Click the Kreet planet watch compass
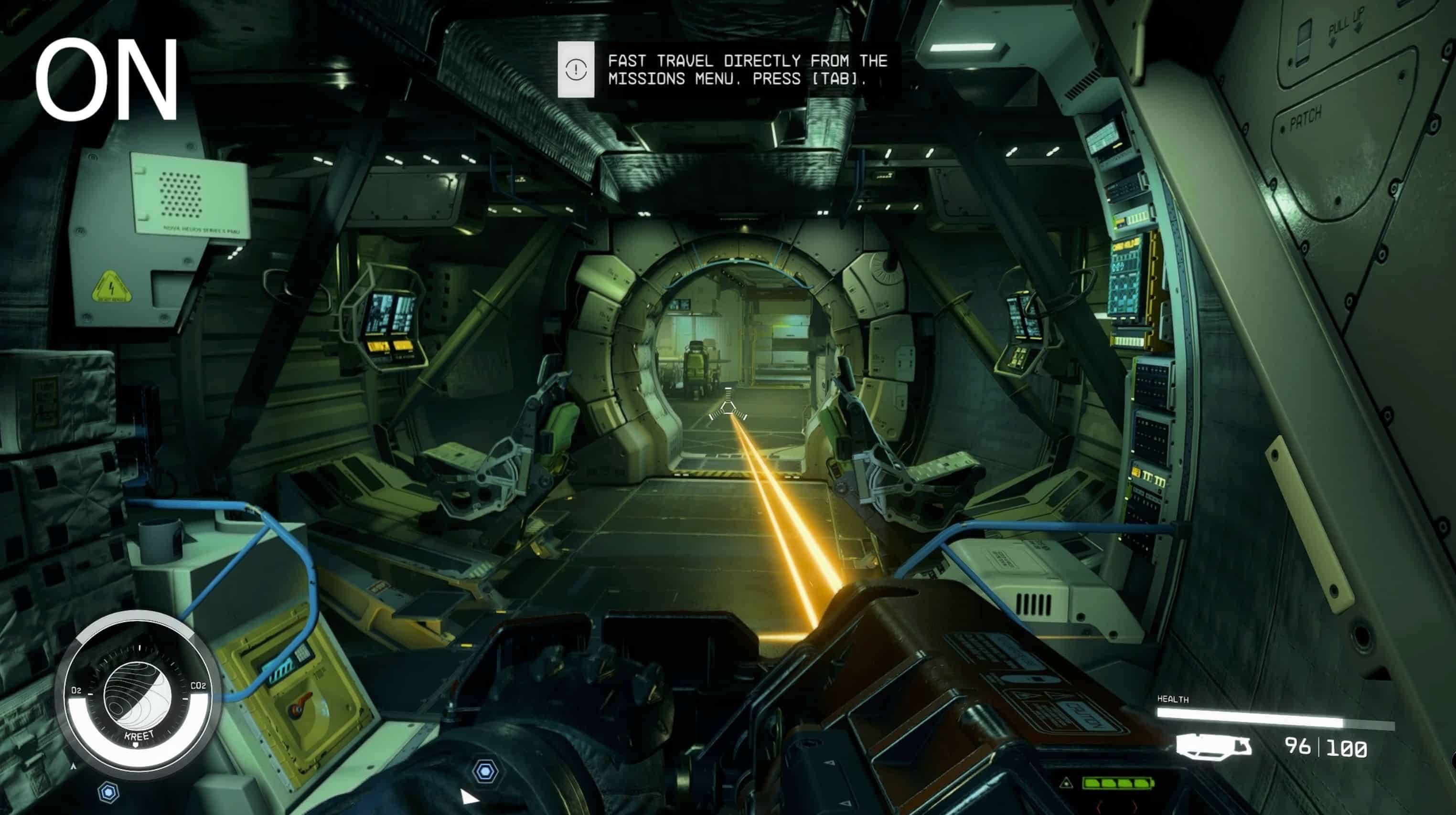Image resolution: width=1456 pixels, height=815 pixels. [138, 697]
